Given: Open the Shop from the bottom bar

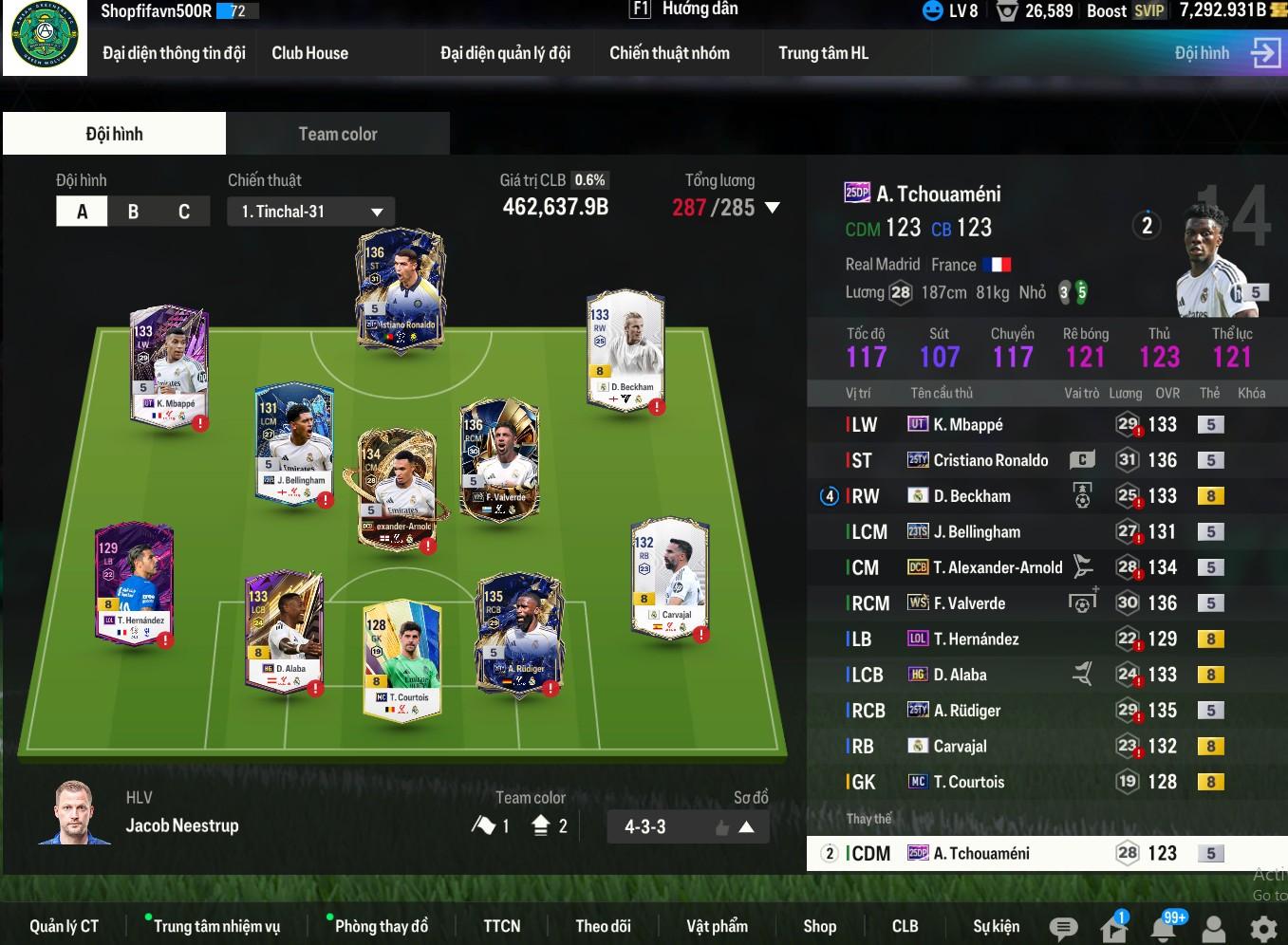Looking at the screenshot, I should [819, 926].
